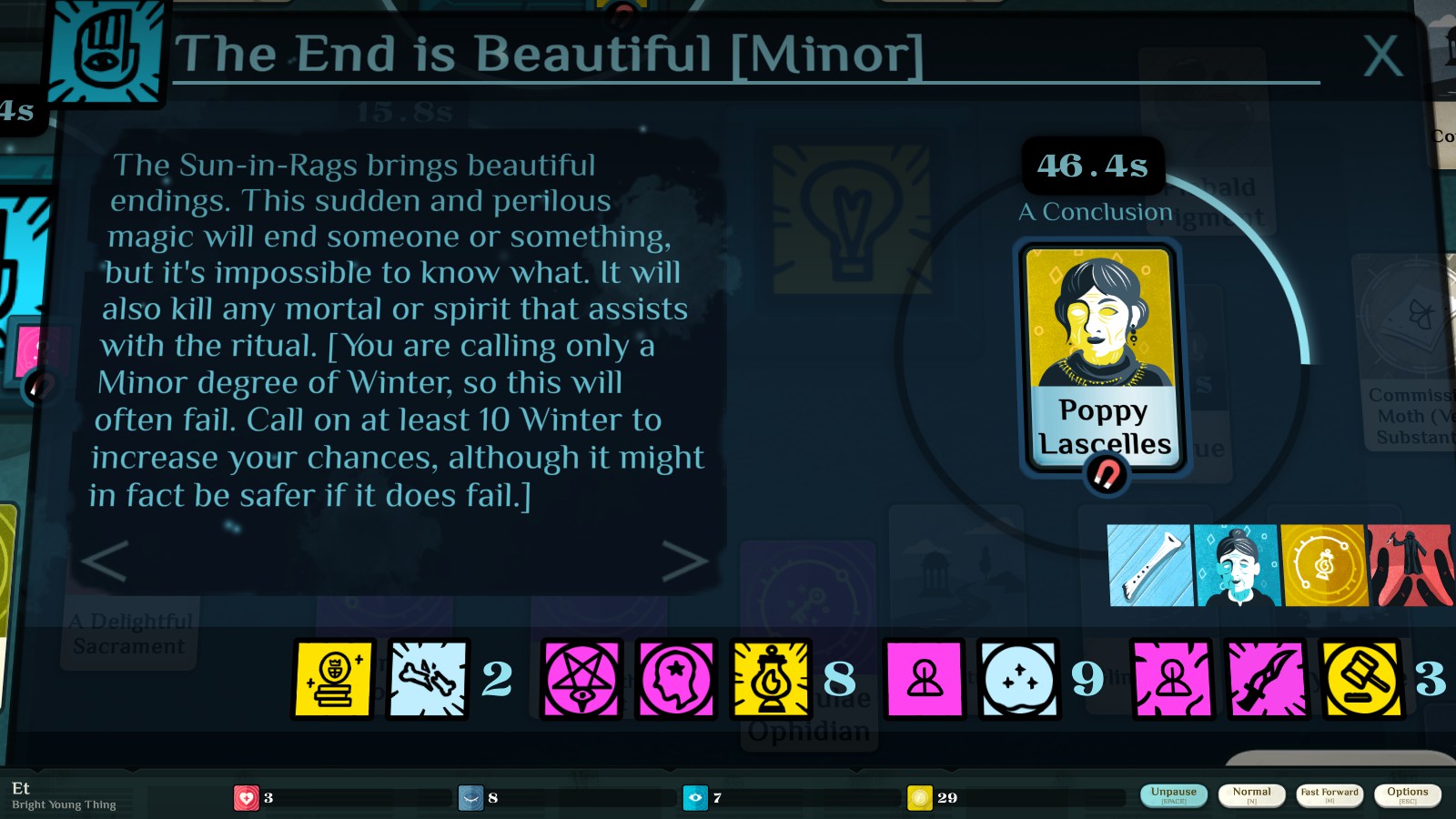Viewport: 1456px width, 819px height.
Task: Unpause the game
Action: coord(1173,793)
